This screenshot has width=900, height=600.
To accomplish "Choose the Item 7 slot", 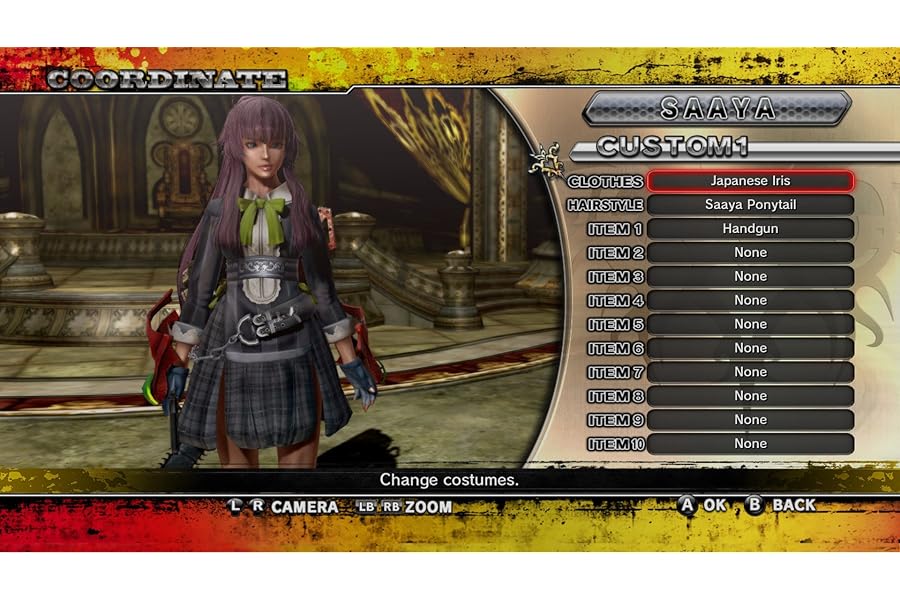I will [750, 372].
